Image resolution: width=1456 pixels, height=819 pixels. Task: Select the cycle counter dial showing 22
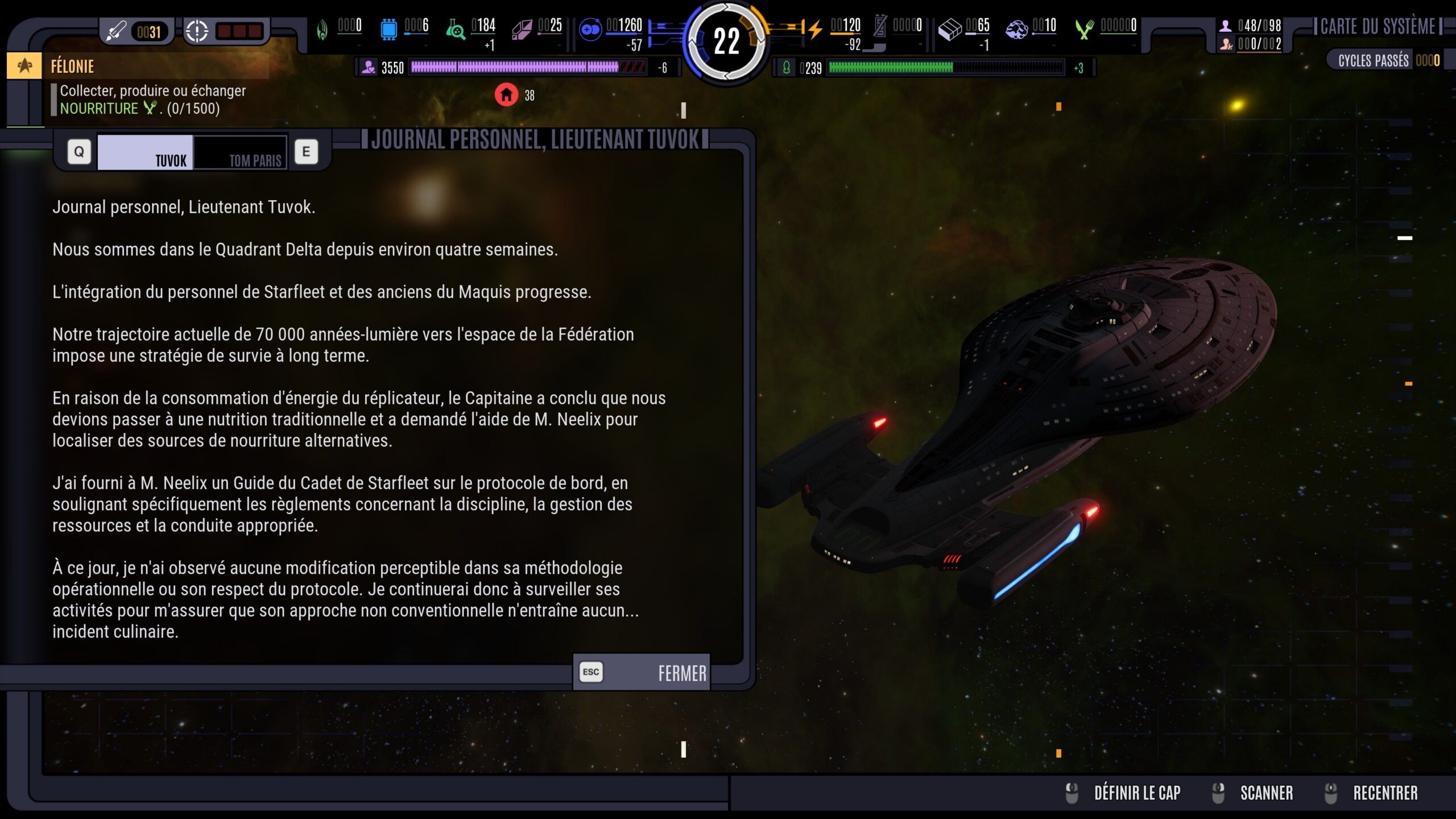coord(726,41)
